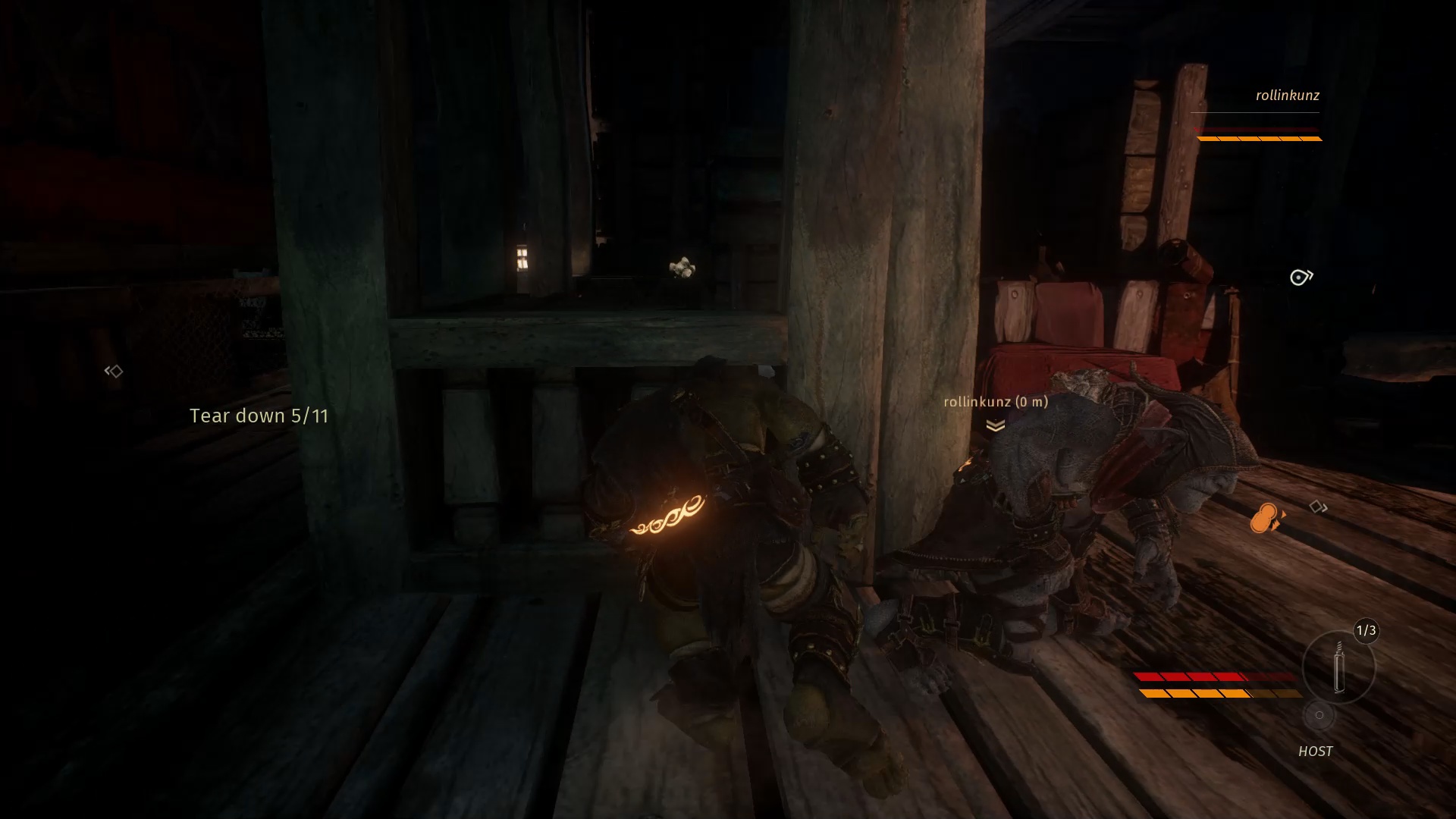Select the small round slot above HOST
The width and height of the screenshot is (1456, 819).
click(1319, 715)
